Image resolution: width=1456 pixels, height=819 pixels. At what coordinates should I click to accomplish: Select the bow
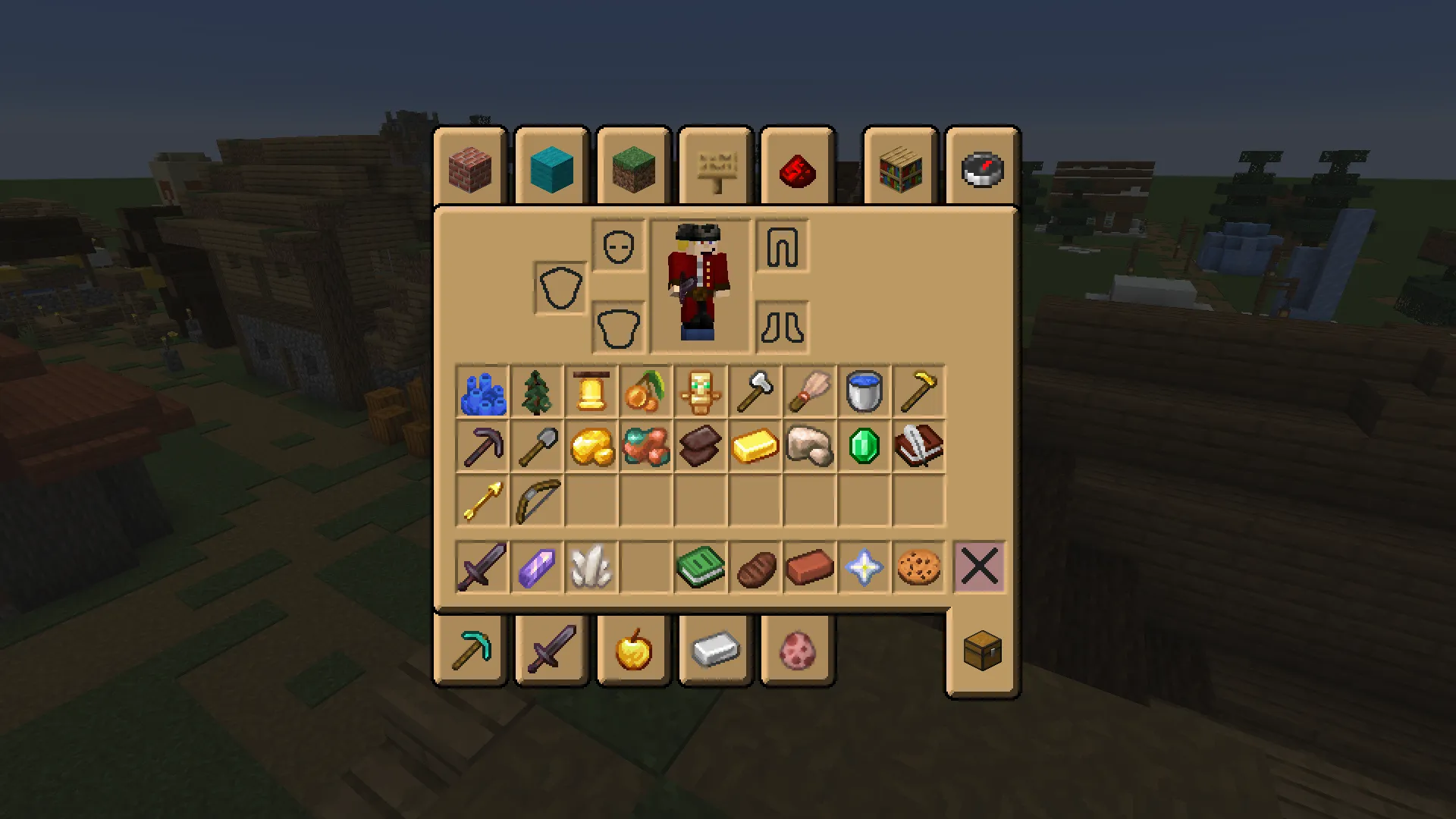(x=536, y=500)
